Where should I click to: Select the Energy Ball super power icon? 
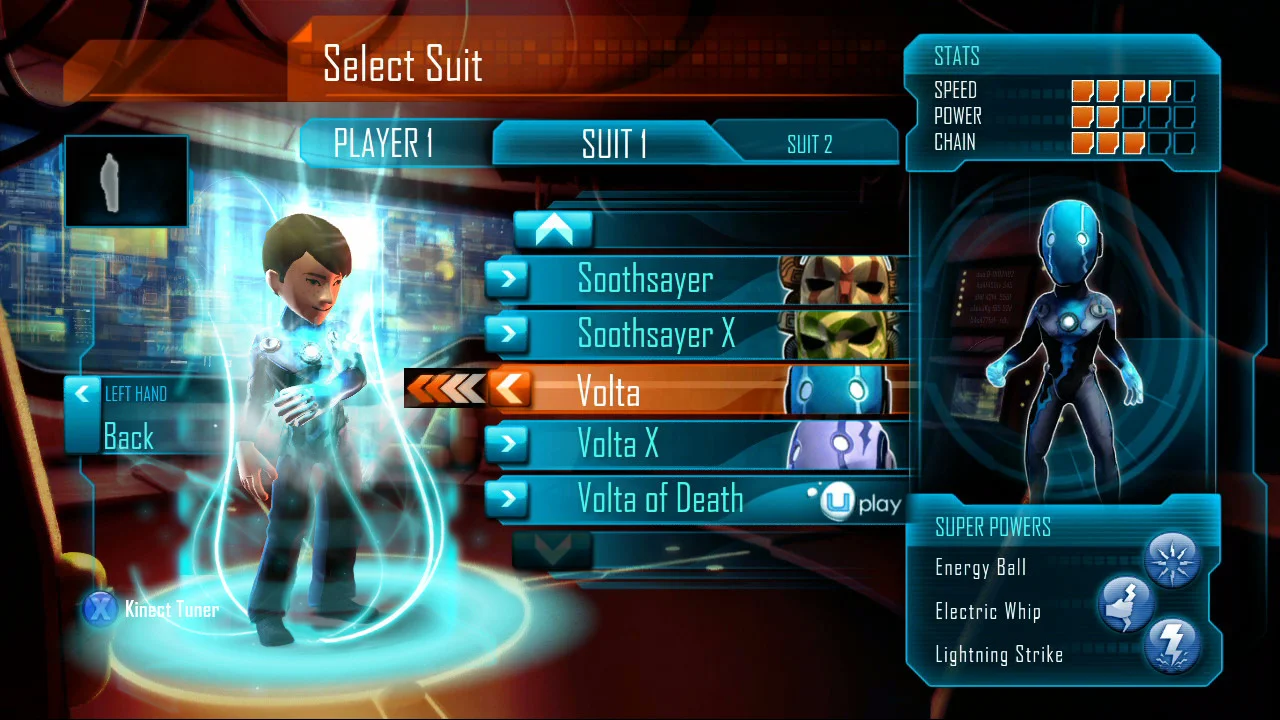coord(1173,560)
